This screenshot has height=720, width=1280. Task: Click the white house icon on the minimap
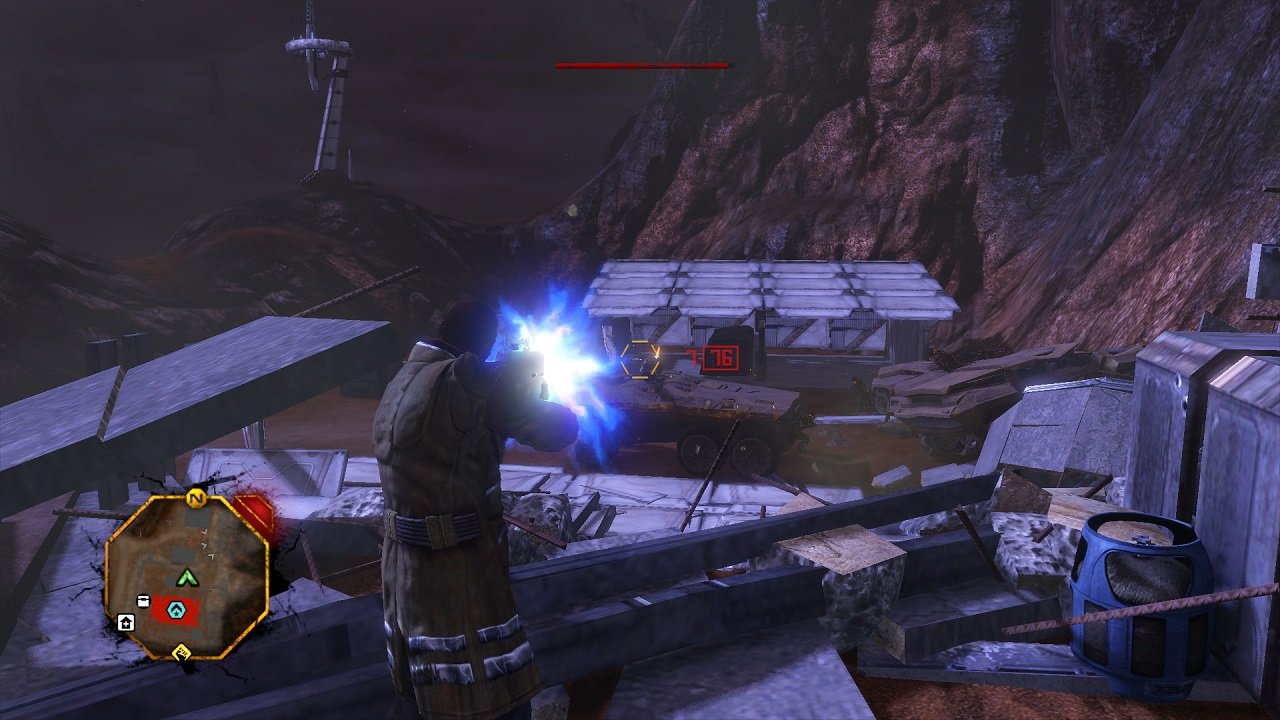click(126, 623)
